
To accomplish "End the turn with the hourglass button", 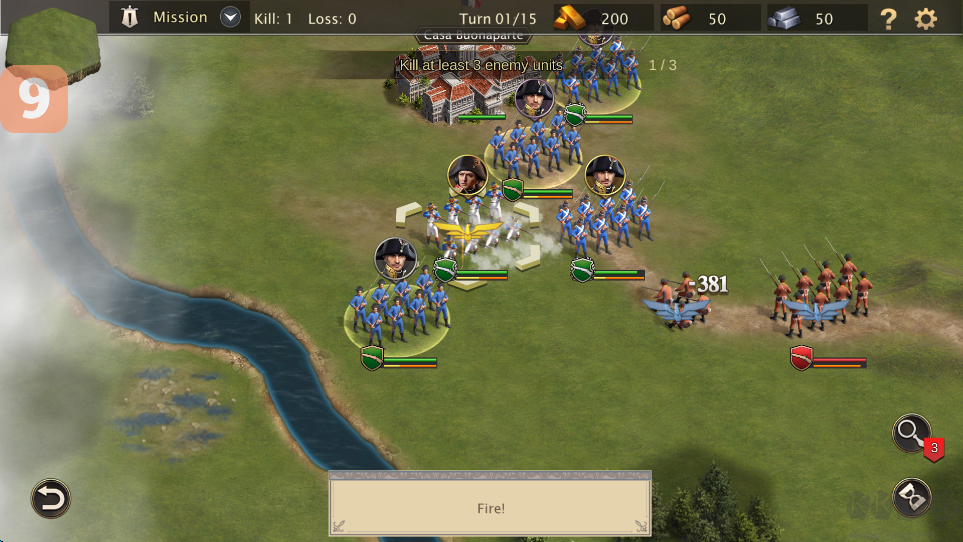I will tap(911, 497).
